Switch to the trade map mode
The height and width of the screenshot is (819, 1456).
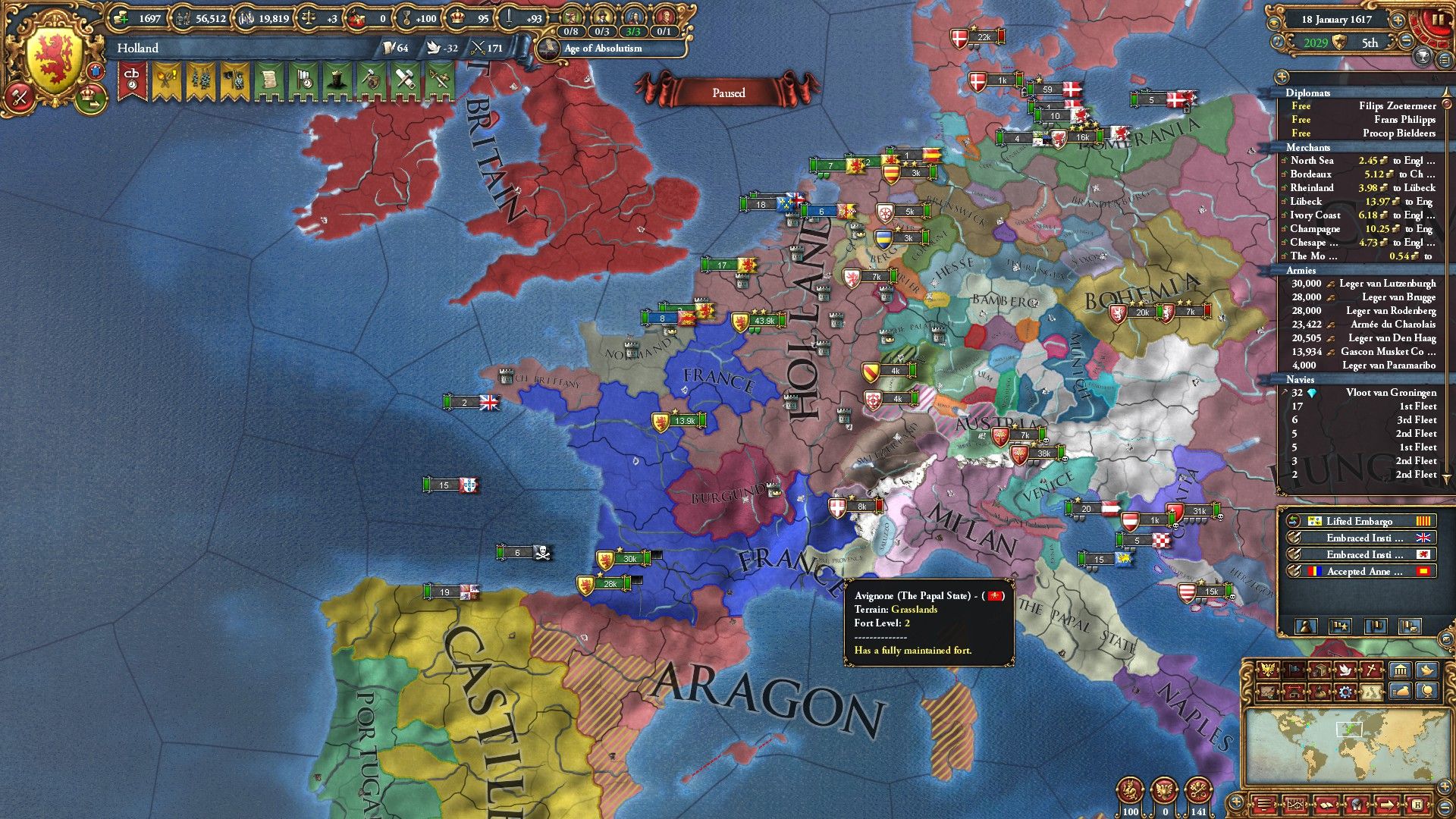(1319, 671)
